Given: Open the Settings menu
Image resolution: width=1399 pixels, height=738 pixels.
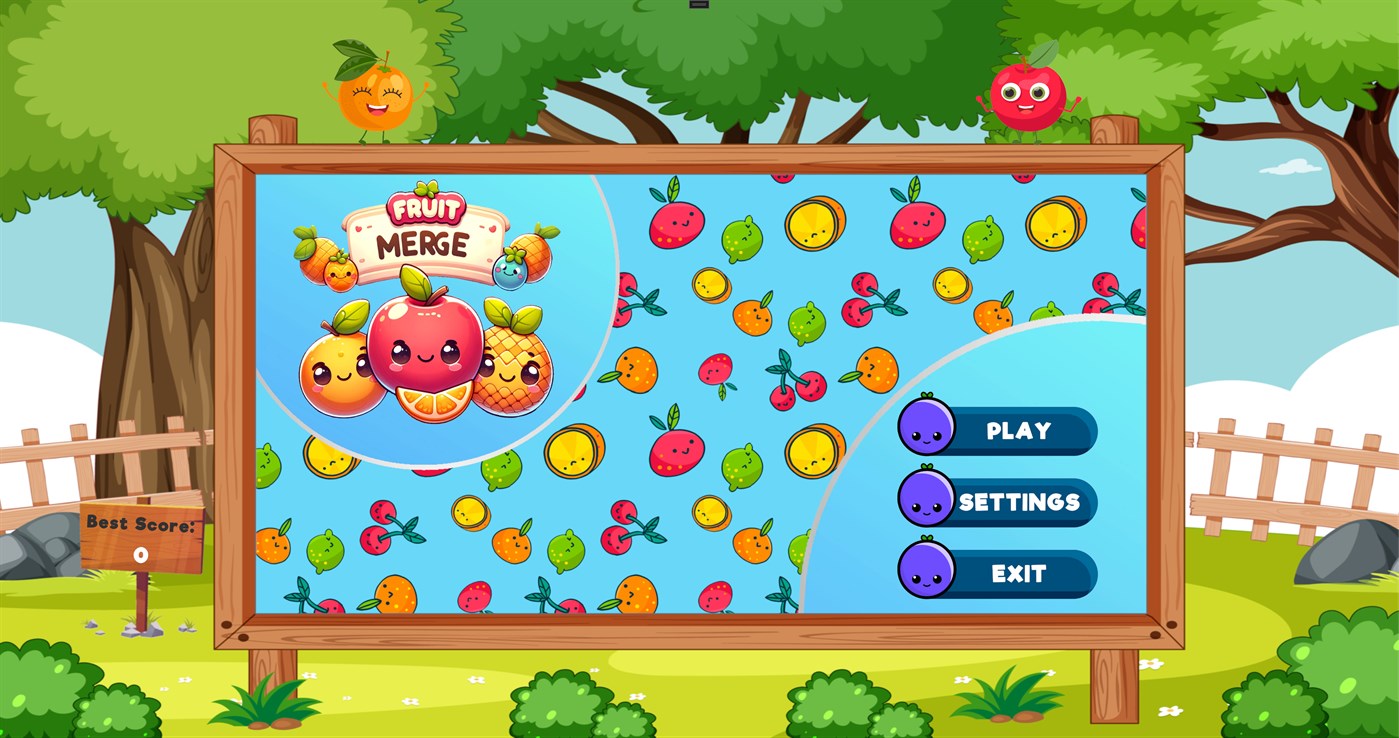Looking at the screenshot, I should (1019, 503).
